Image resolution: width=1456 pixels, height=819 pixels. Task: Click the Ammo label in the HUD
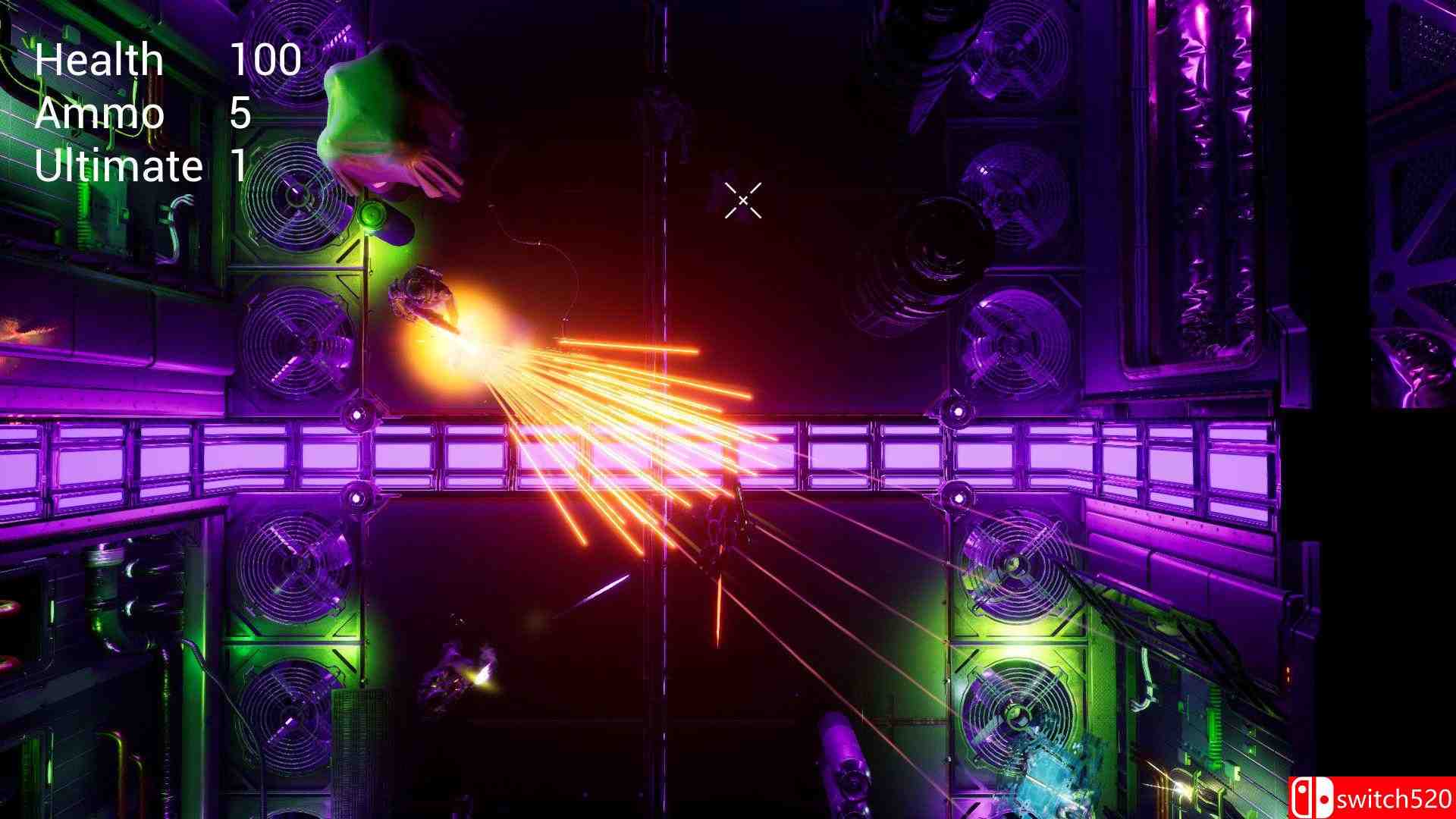[x=99, y=114]
